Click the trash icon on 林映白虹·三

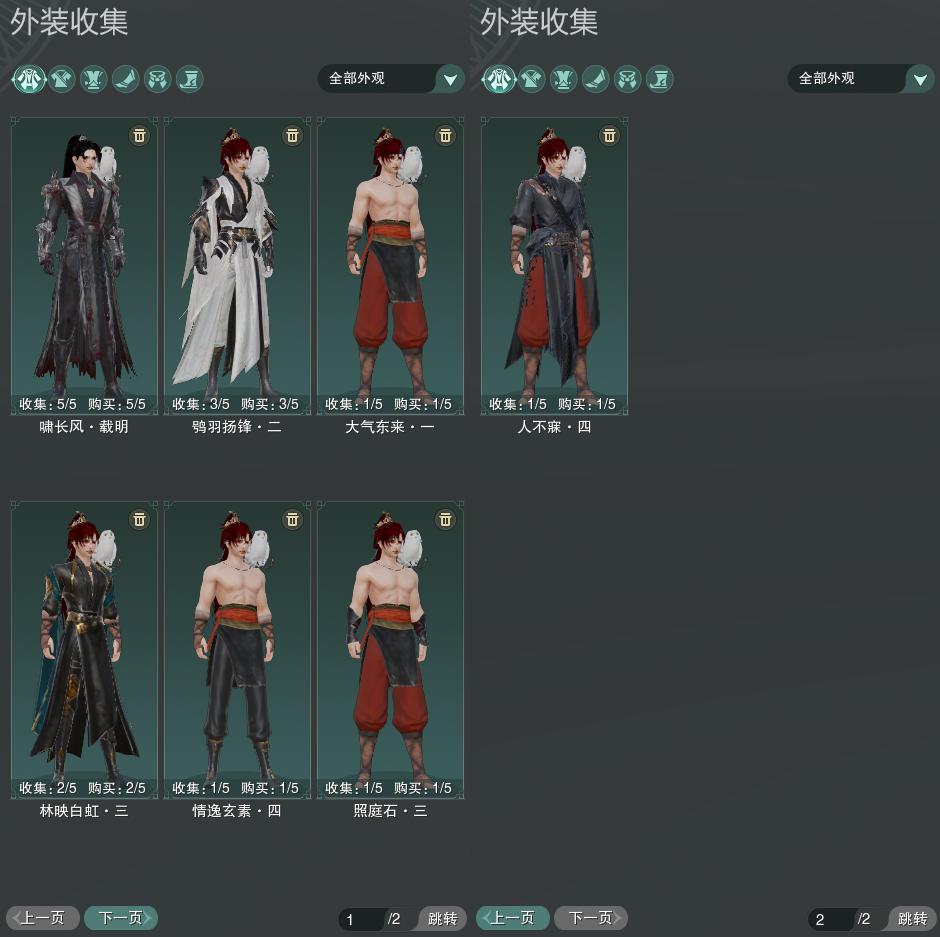click(140, 519)
